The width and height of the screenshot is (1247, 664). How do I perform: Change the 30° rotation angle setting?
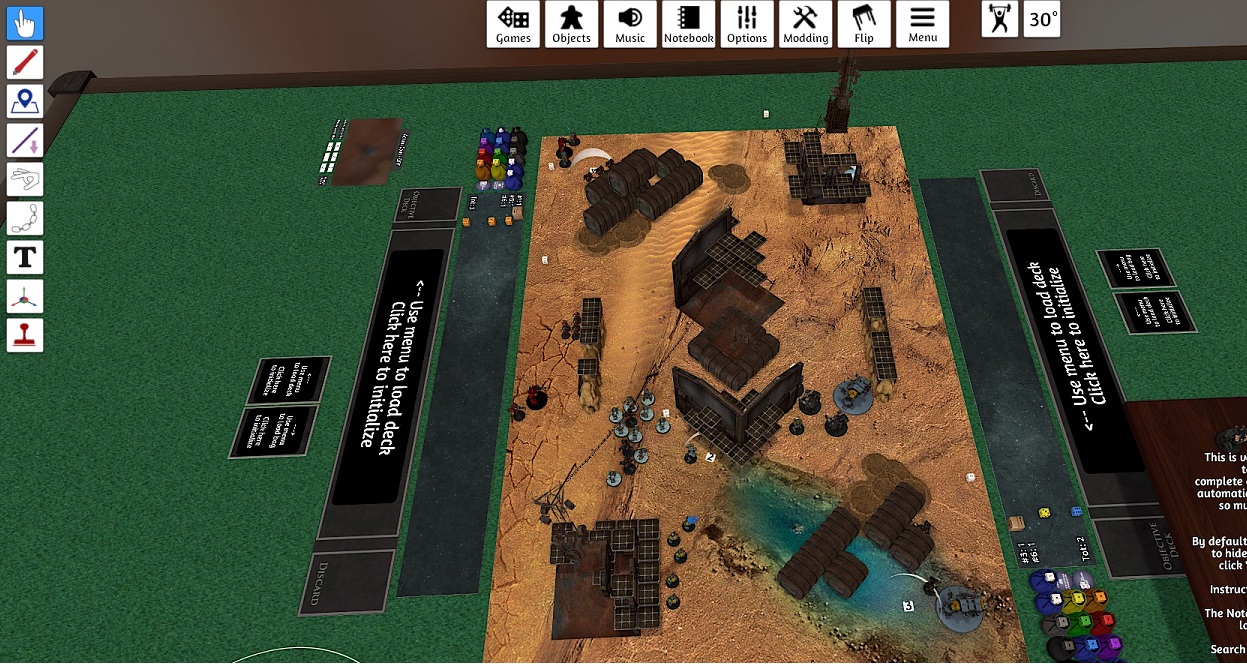1043,19
